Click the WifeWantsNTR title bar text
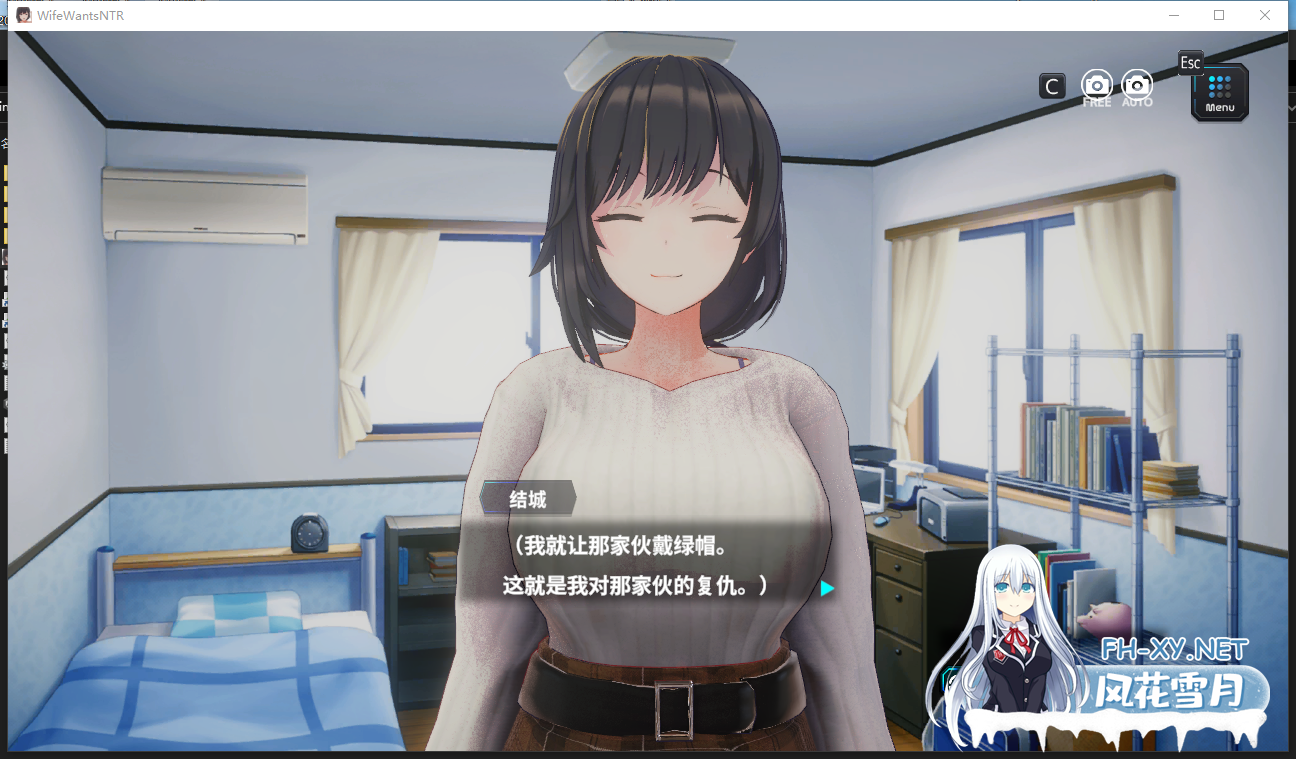Image resolution: width=1296 pixels, height=759 pixels. pos(82,15)
